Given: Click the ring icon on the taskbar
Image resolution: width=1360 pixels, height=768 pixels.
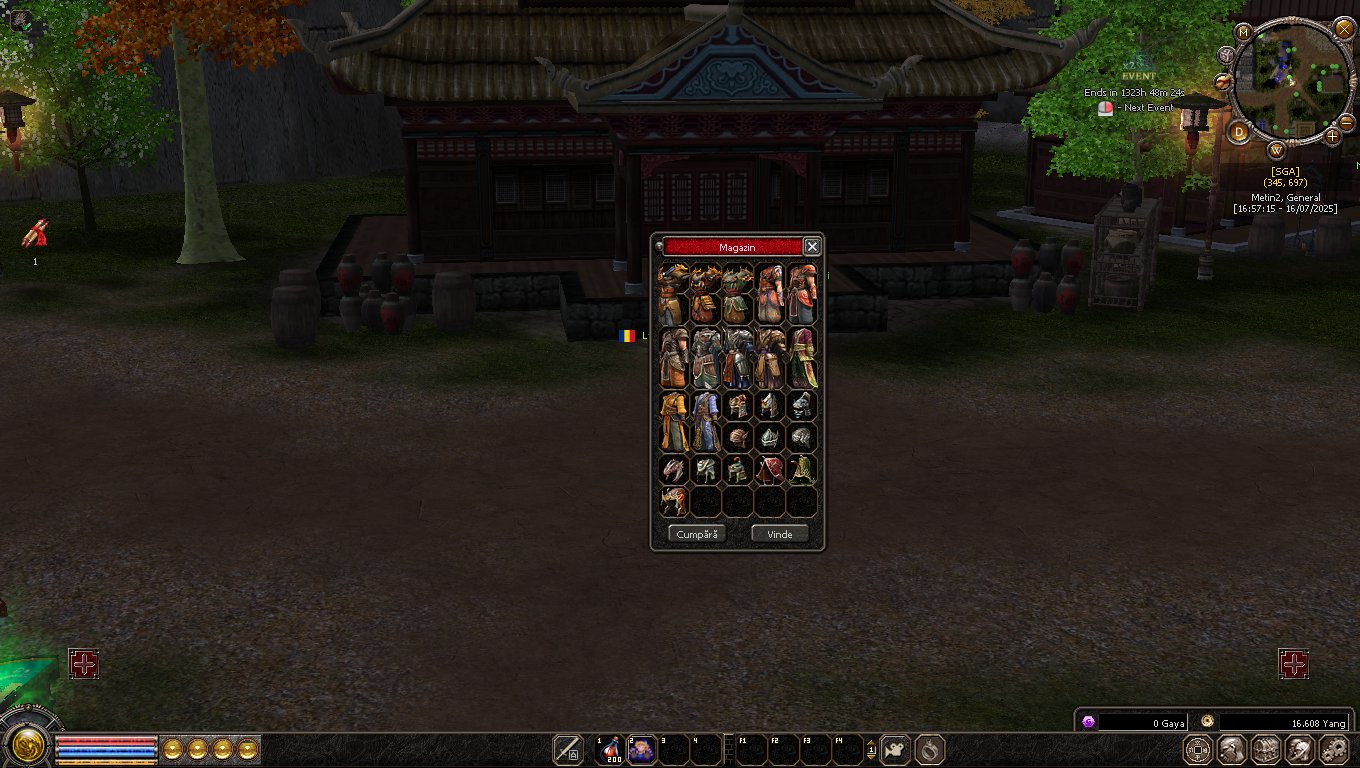Looking at the screenshot, I should pos(929,749).
